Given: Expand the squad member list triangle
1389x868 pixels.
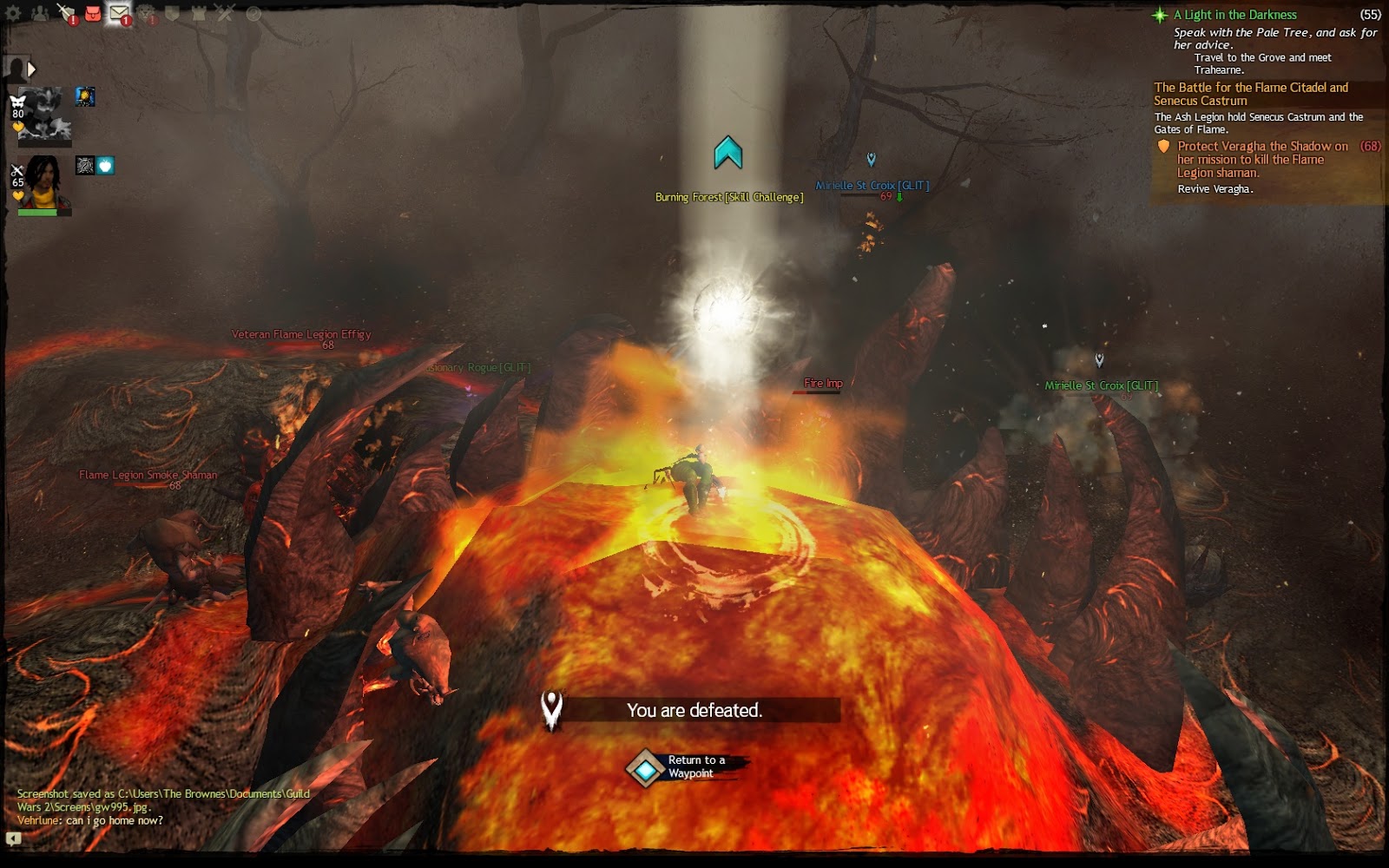Looking at the screenshot, I should [x=31, y=69].
